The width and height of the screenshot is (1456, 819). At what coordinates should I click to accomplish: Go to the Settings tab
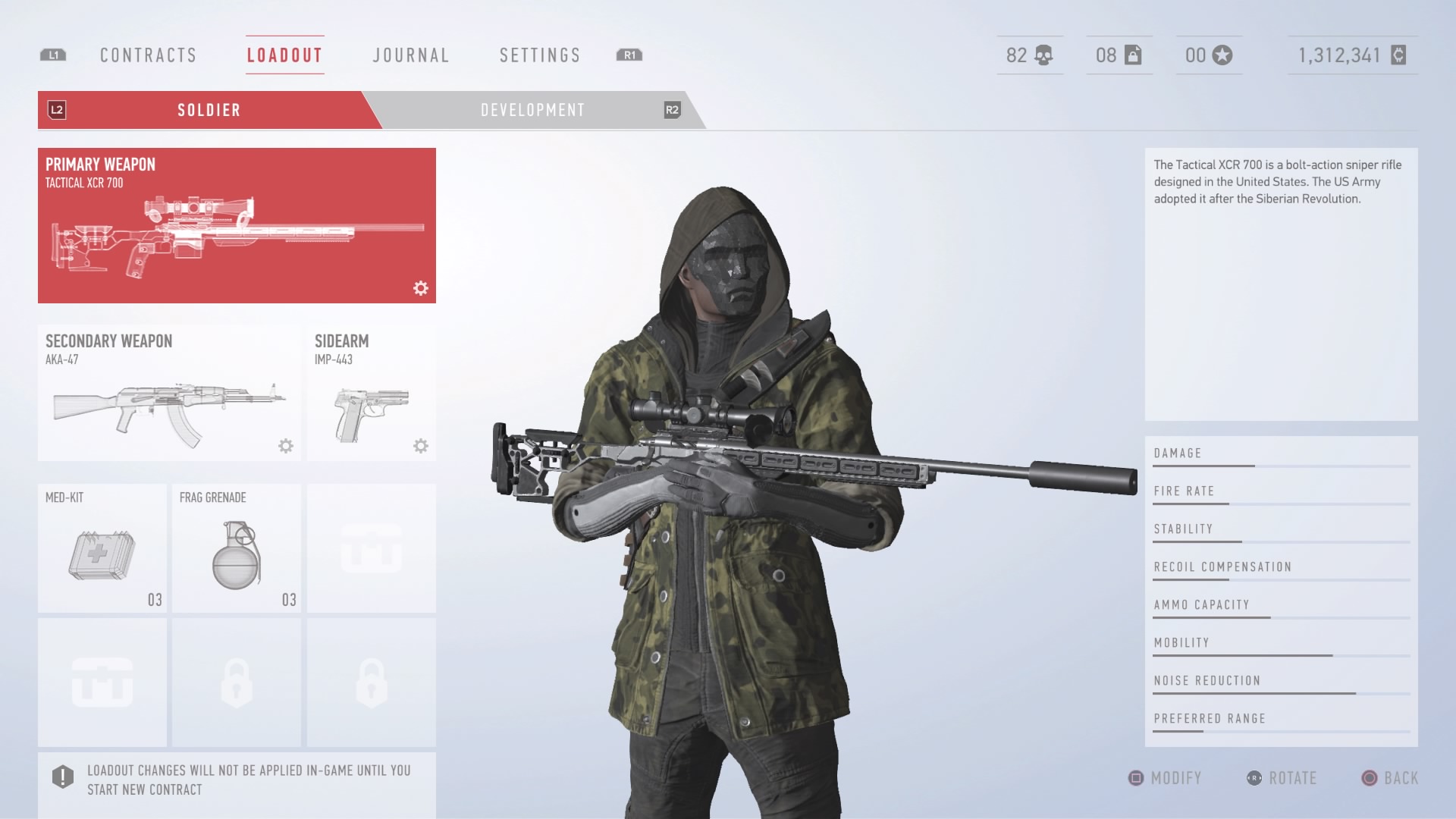pos(540,55)
